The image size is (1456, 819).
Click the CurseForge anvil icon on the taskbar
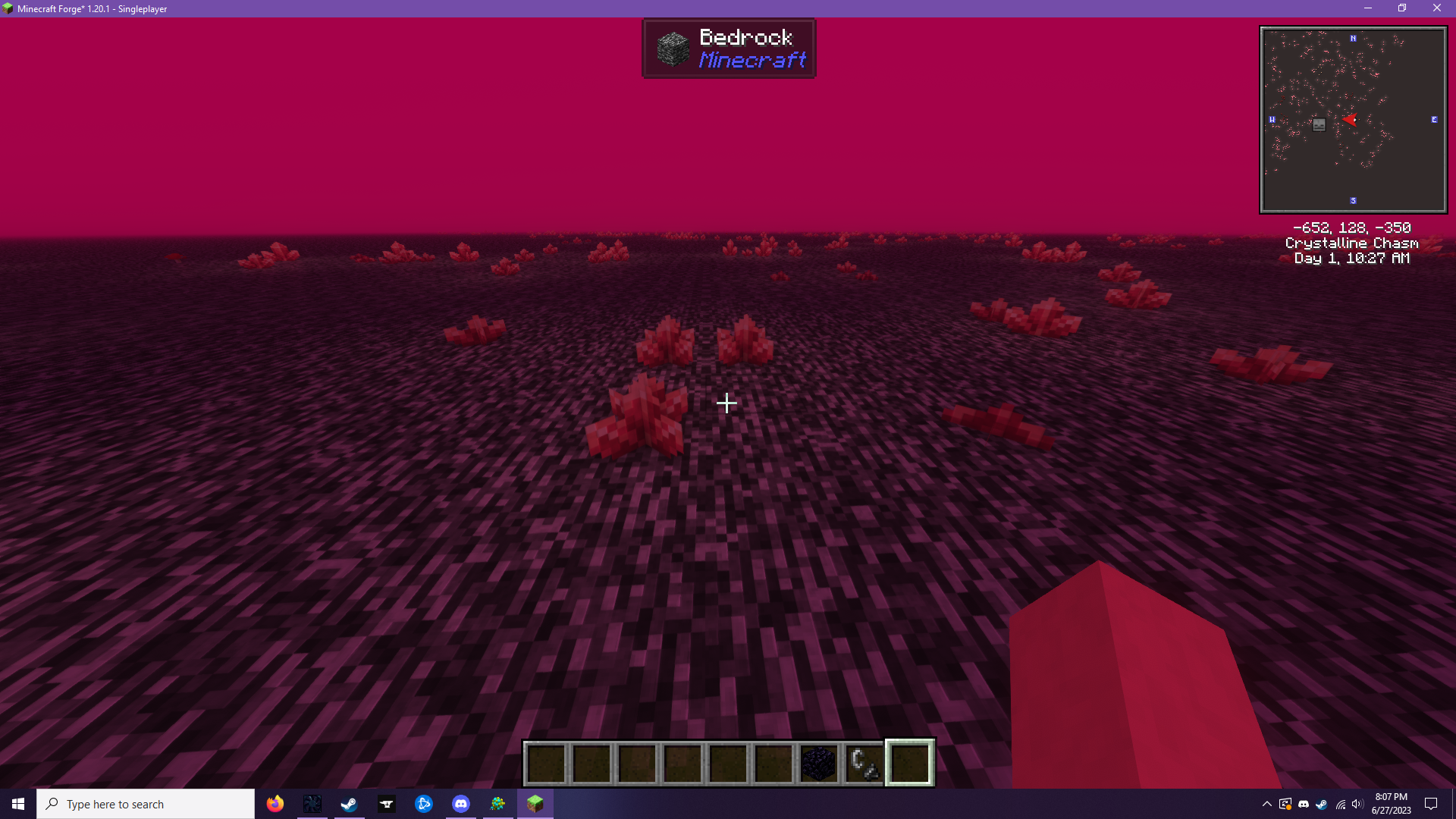[386, 803]
